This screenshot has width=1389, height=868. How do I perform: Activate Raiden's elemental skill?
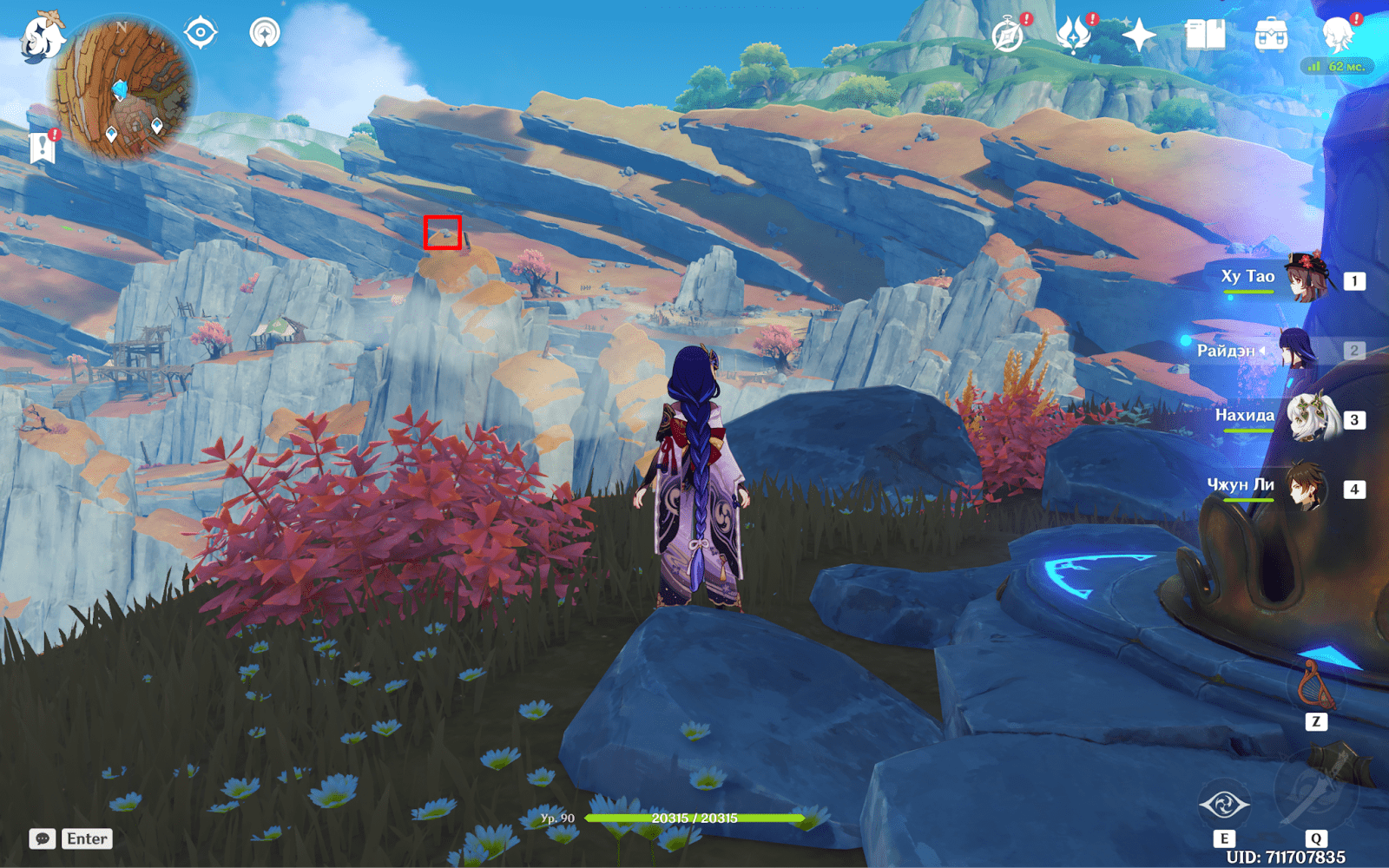1224,806
